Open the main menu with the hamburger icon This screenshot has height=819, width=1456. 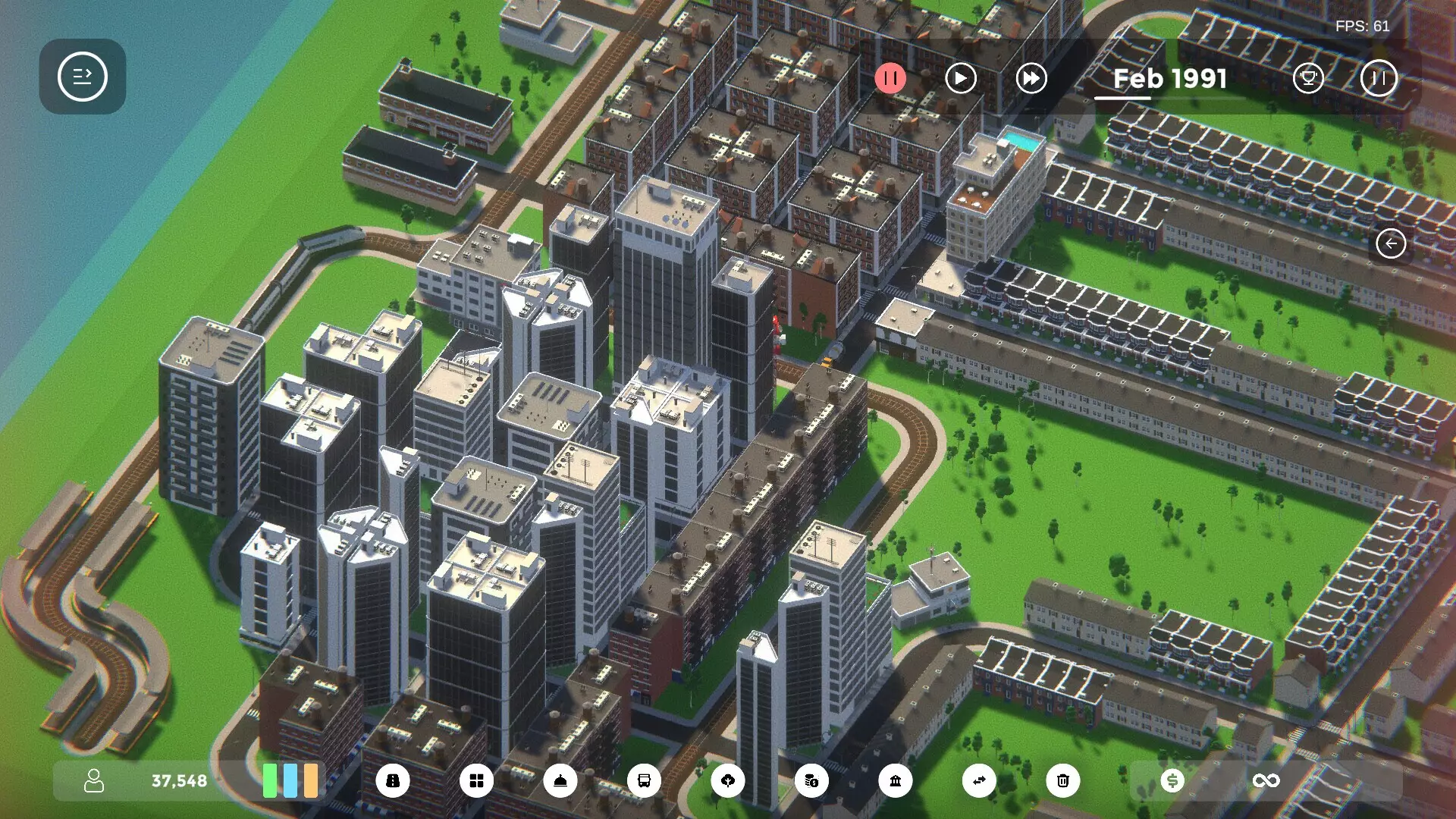[83, 77]
